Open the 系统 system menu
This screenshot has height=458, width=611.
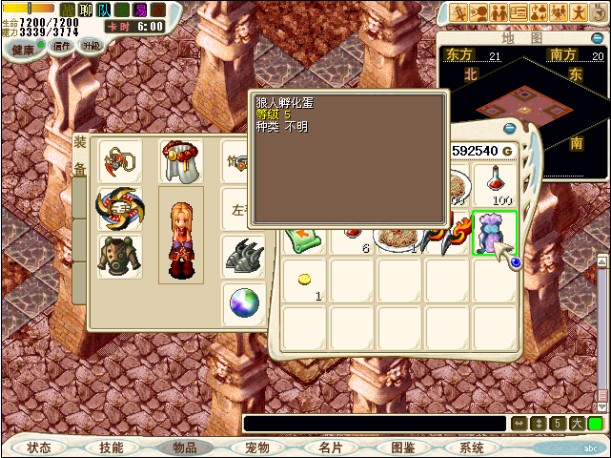(x=472, y=448)
